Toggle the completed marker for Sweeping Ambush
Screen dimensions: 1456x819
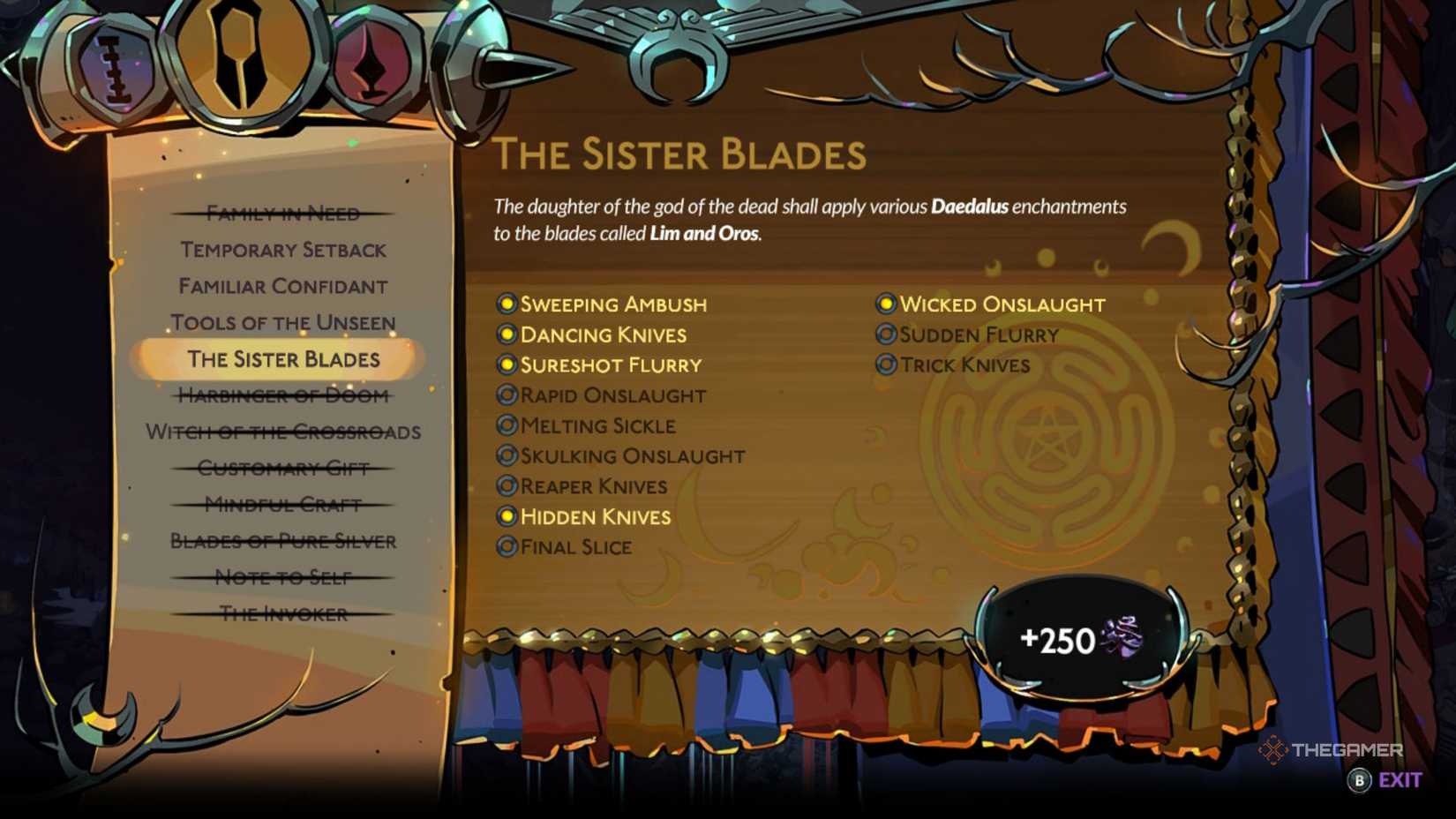506,304
